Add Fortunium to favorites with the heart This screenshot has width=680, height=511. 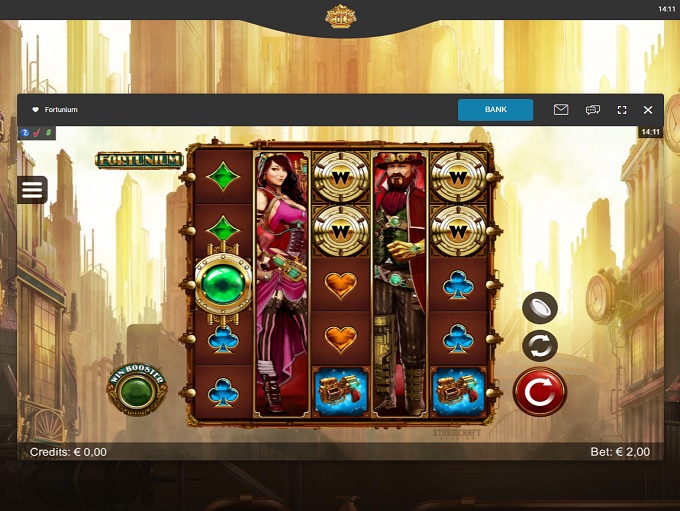click(x=35, y=110)
